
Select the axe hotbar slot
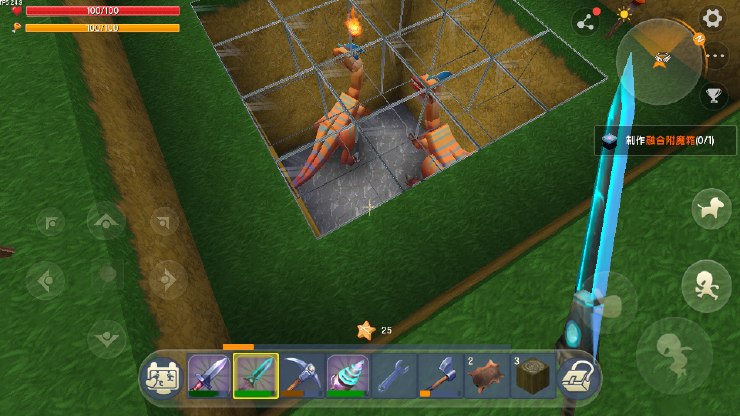click(x=440, y=376)
